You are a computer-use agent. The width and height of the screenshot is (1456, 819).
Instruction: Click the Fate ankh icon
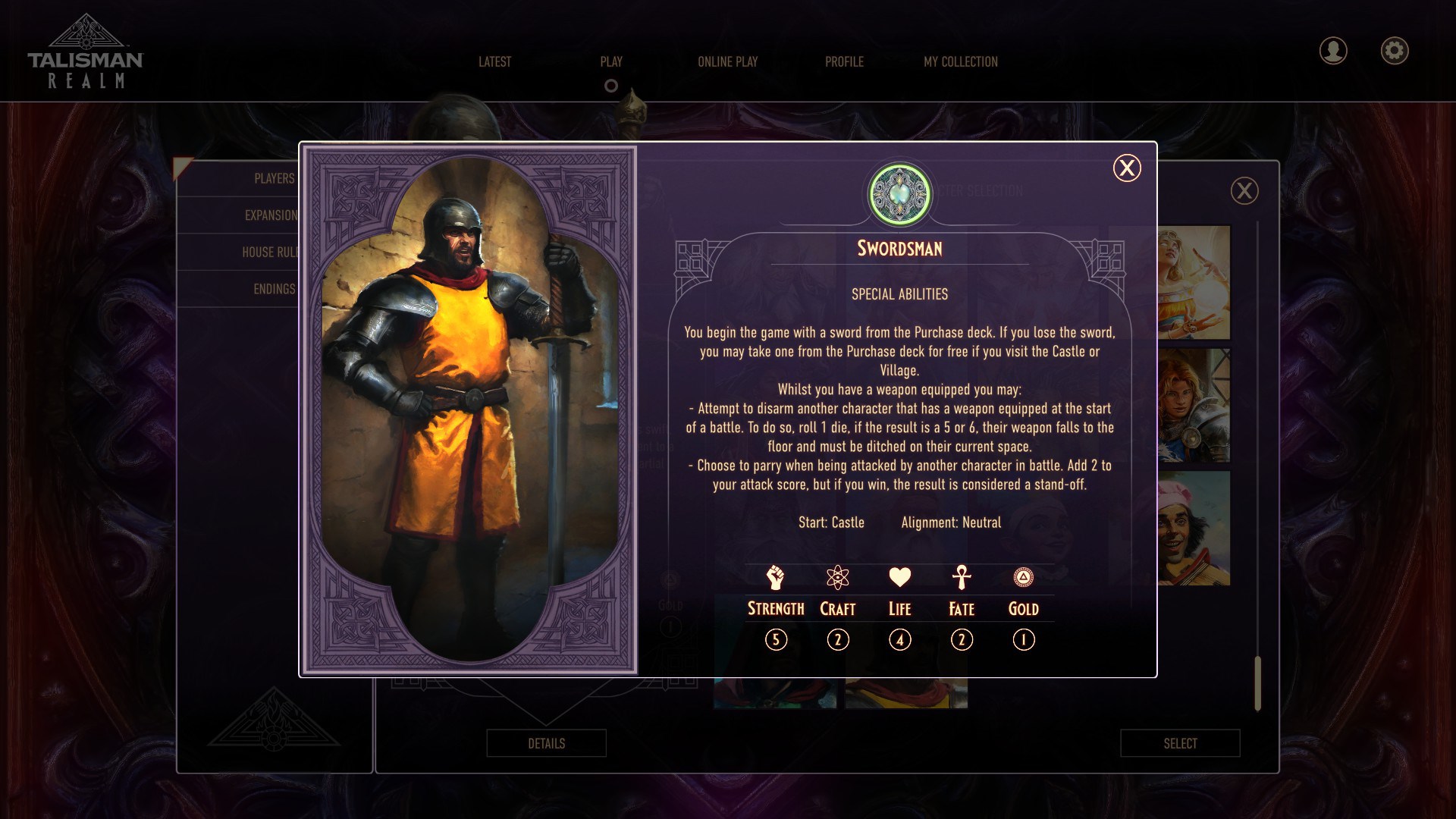[x=962, y=579]
